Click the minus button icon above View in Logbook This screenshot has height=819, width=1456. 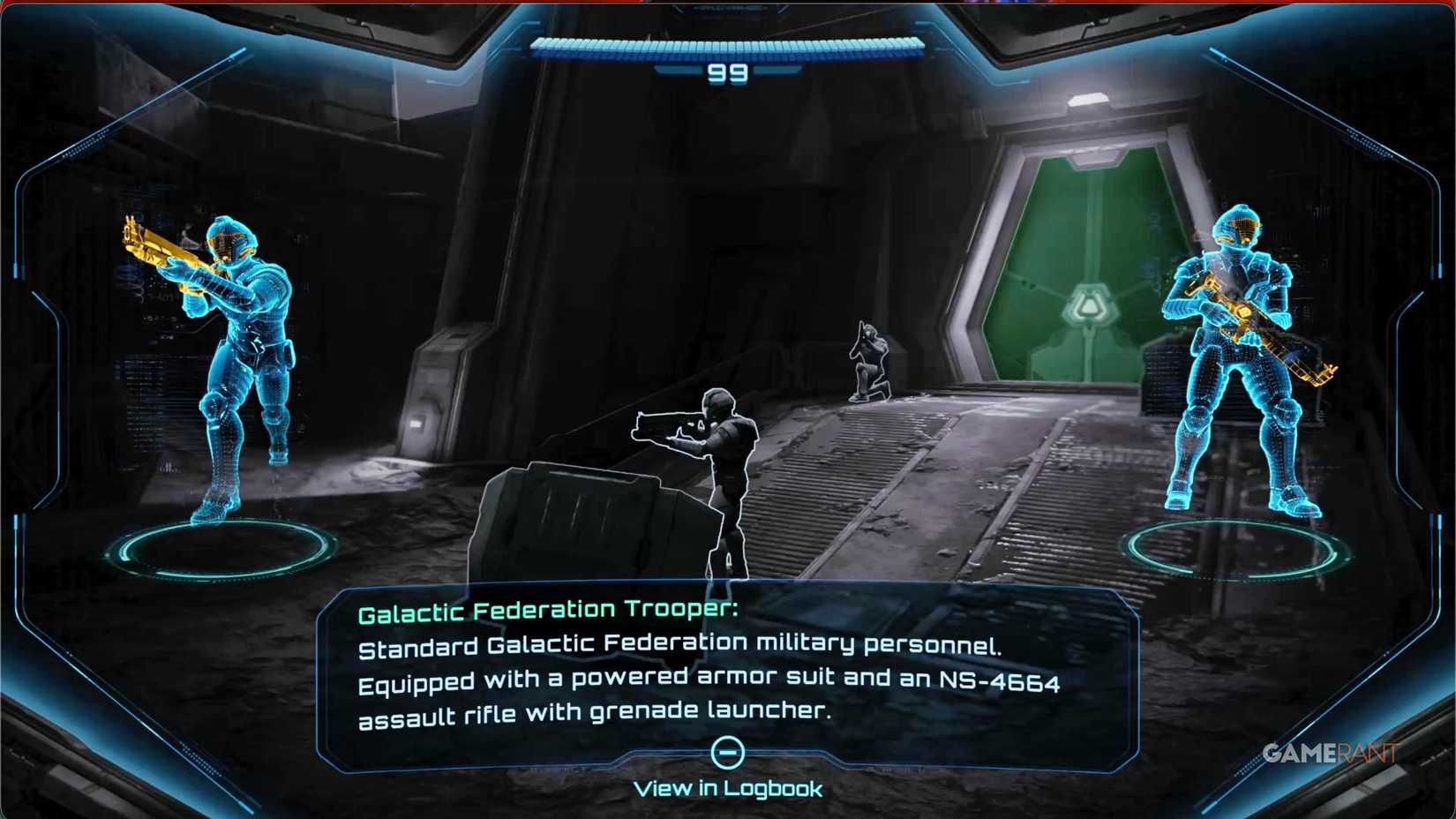(726, 751)
